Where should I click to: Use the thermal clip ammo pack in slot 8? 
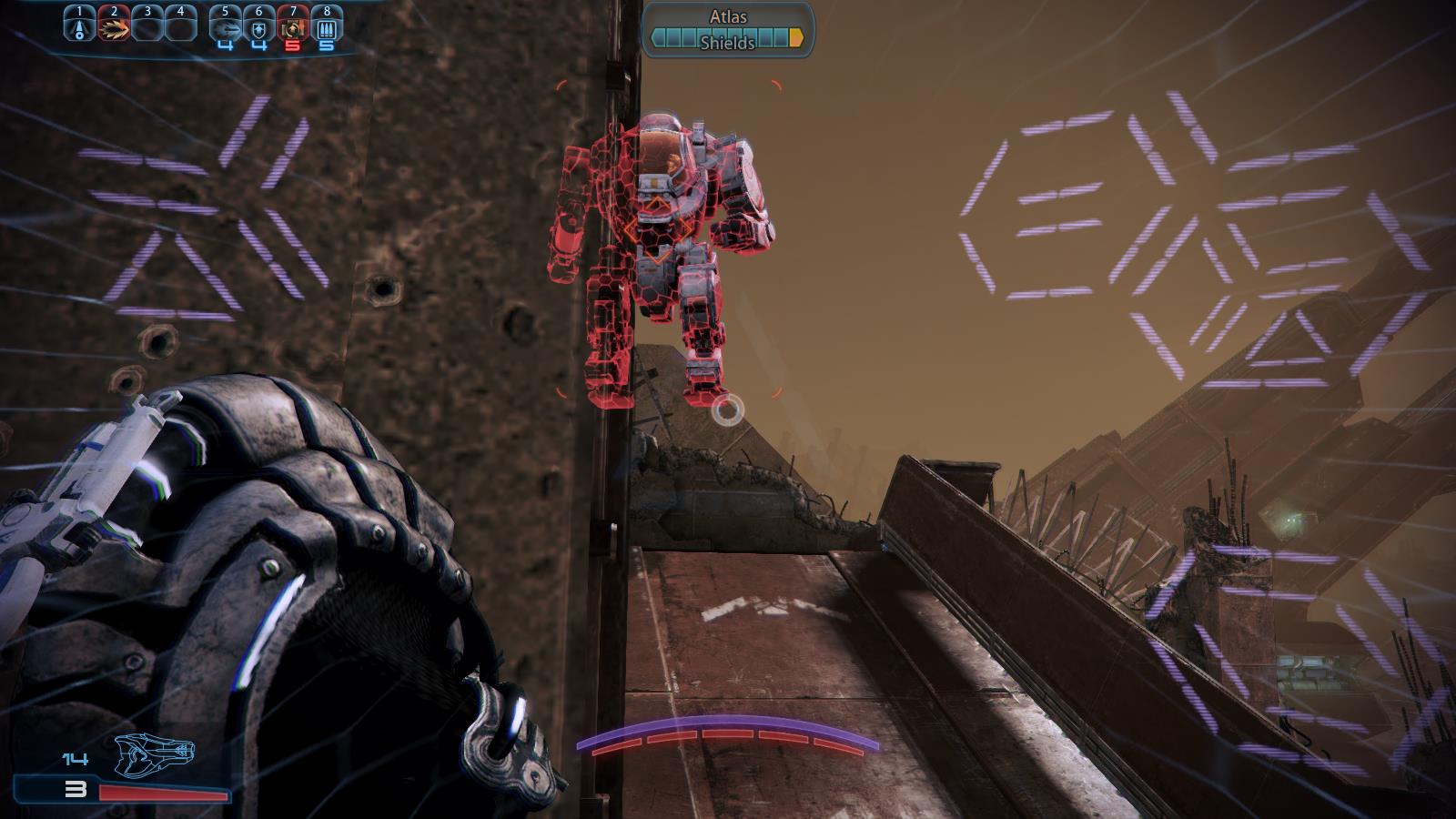point(327,26)
